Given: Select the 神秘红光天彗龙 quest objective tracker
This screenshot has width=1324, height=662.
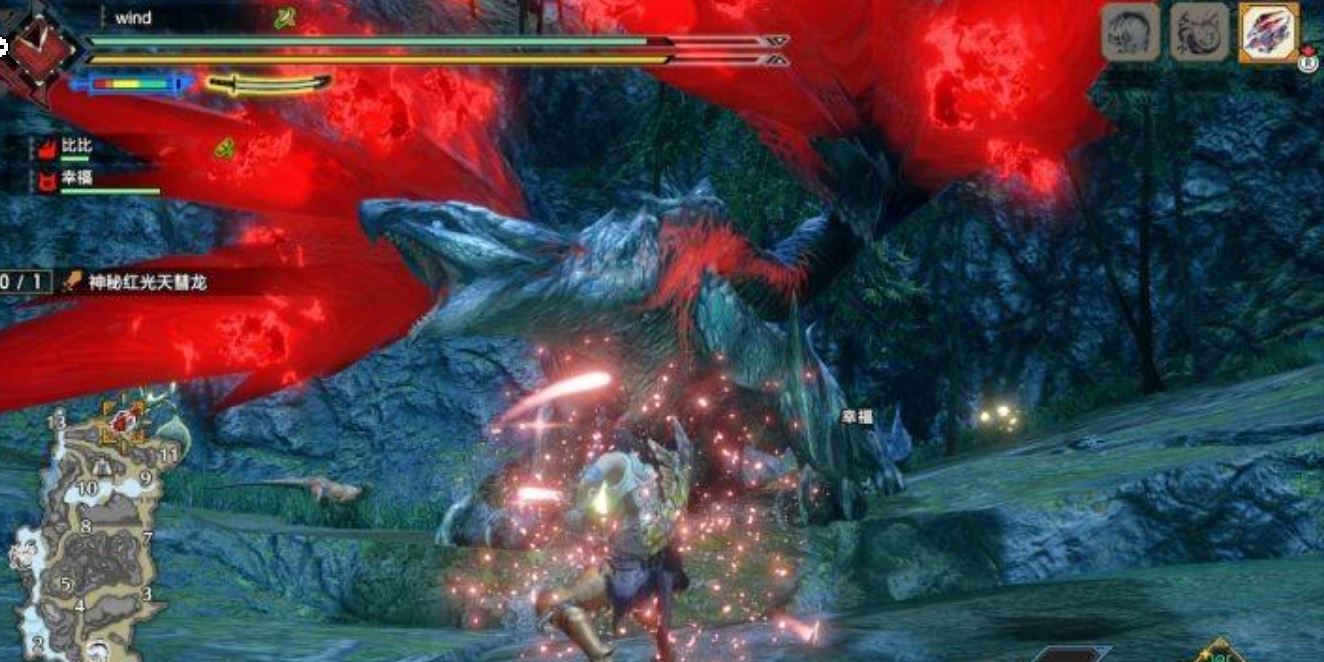Looking at the screenshot, I should (146, 283).
